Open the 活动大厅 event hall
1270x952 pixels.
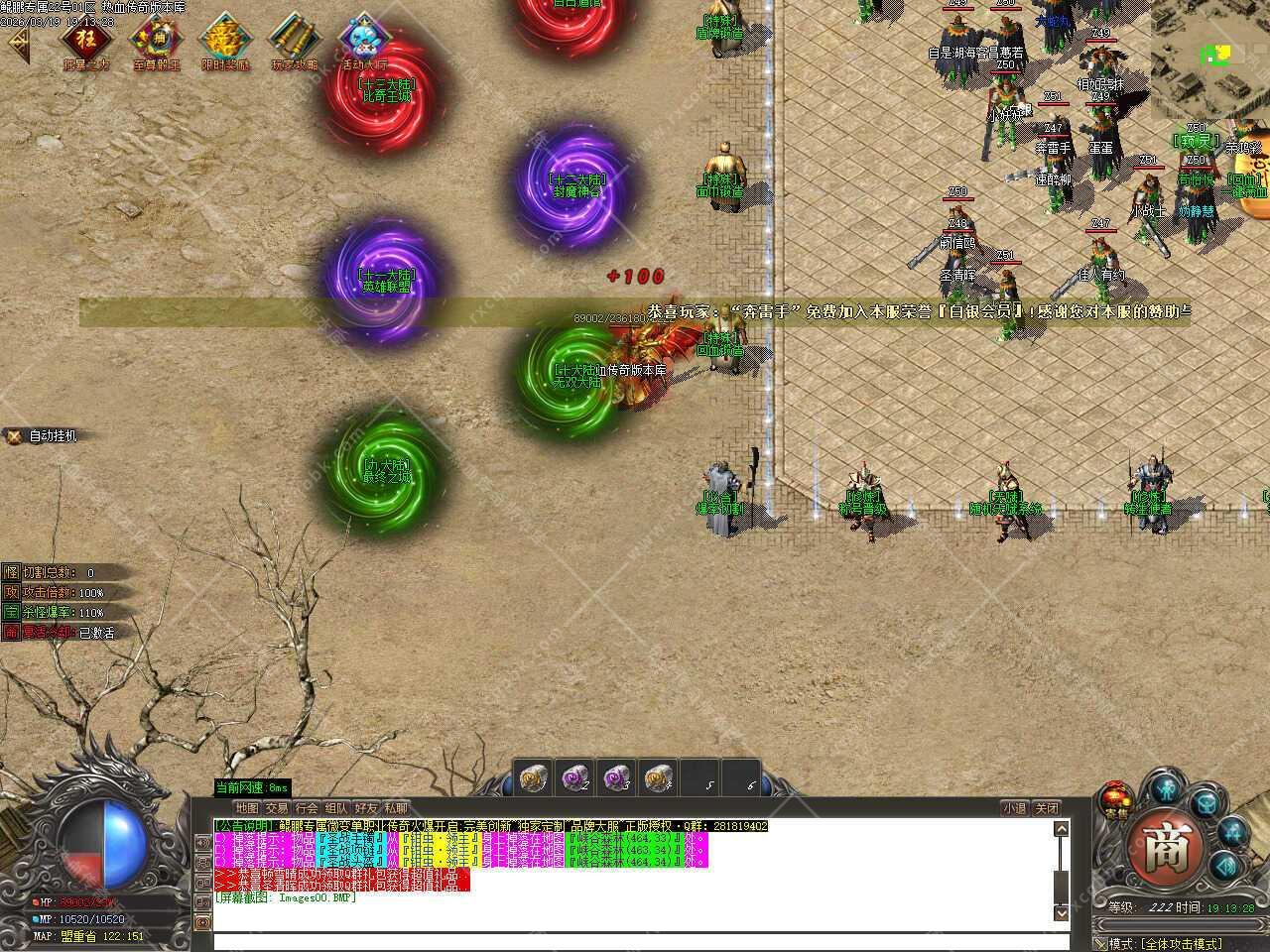[363, 41]
